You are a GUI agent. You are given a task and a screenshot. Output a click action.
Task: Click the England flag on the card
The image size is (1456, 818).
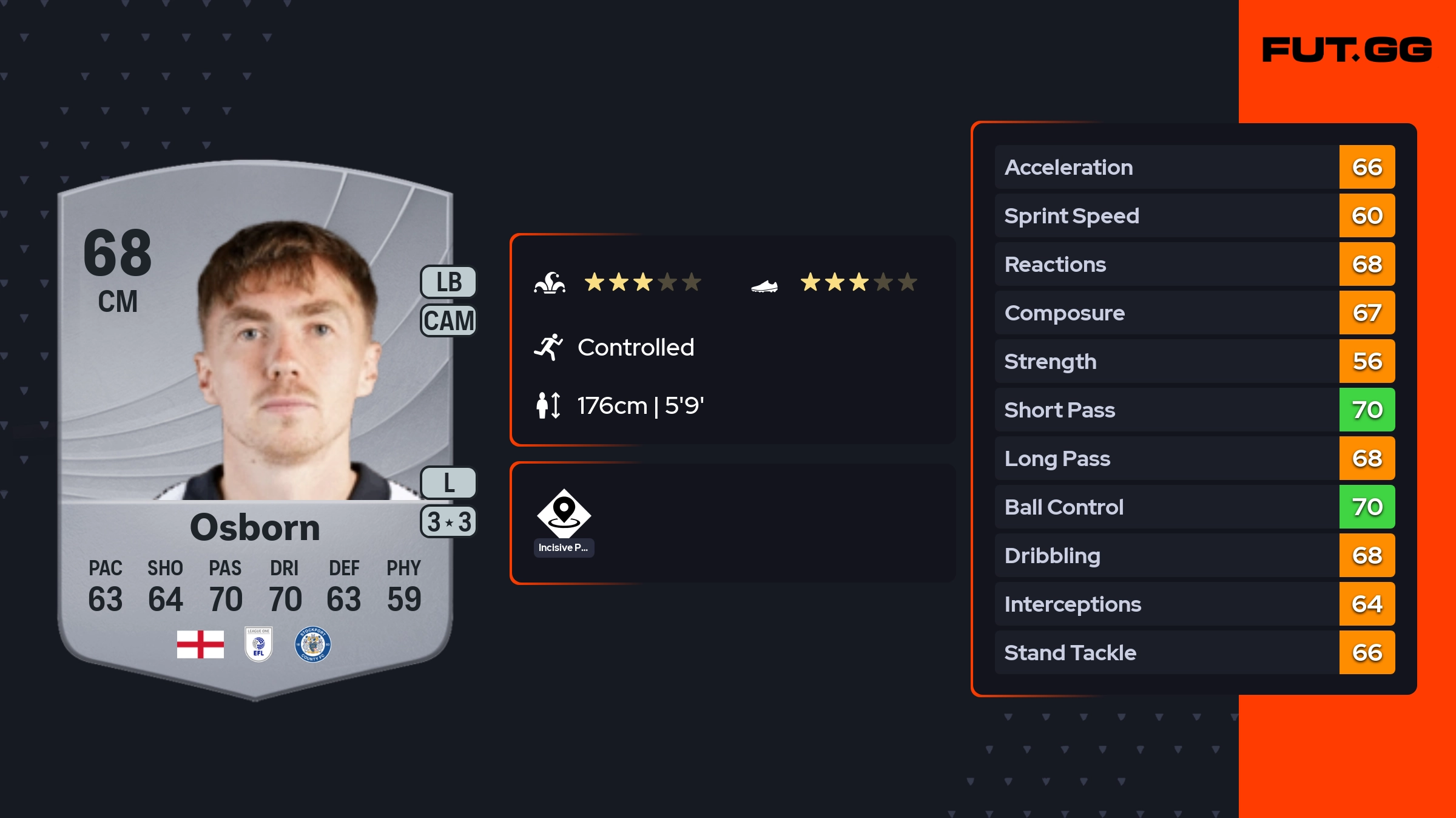(x=200, y=644)
